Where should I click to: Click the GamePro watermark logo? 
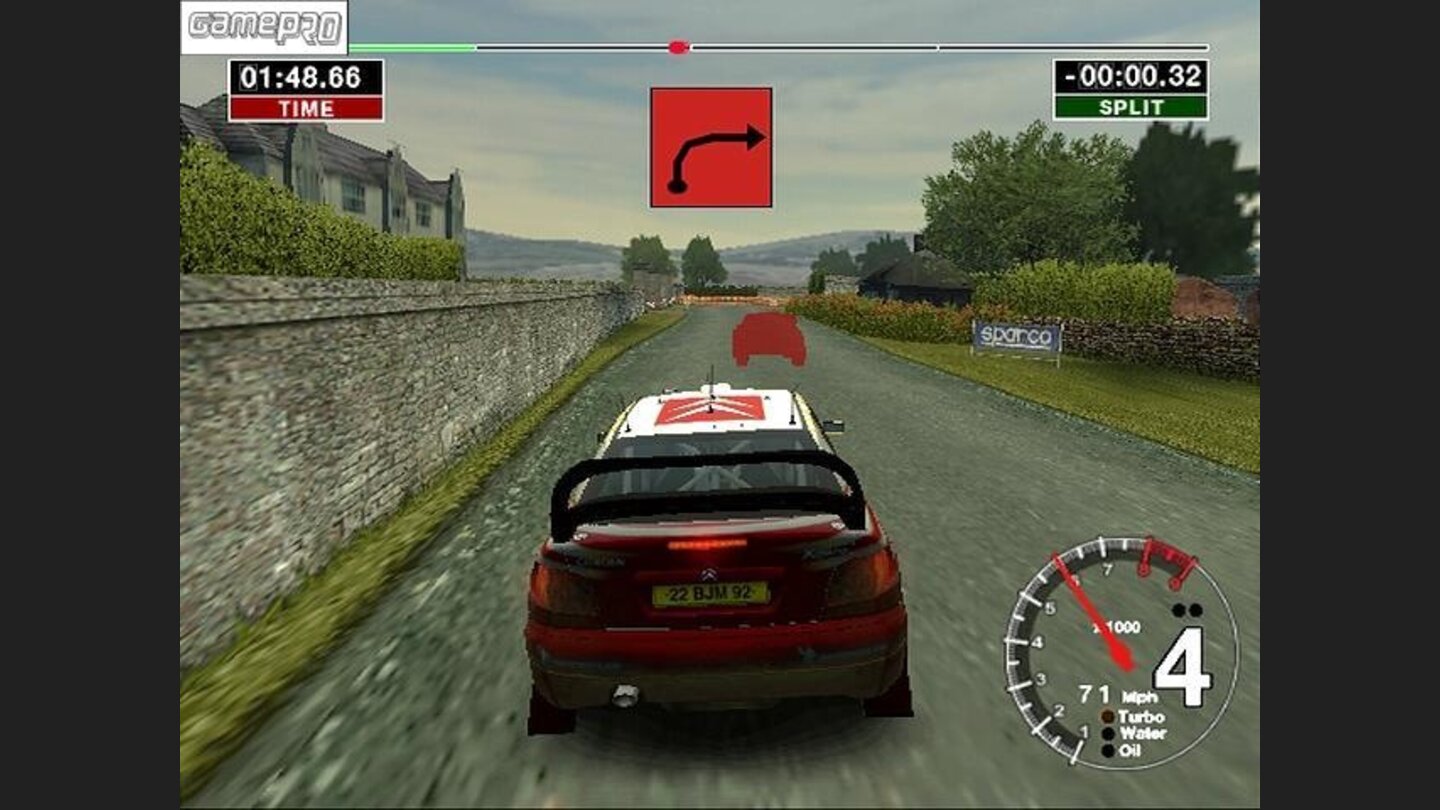coord(264,27)
